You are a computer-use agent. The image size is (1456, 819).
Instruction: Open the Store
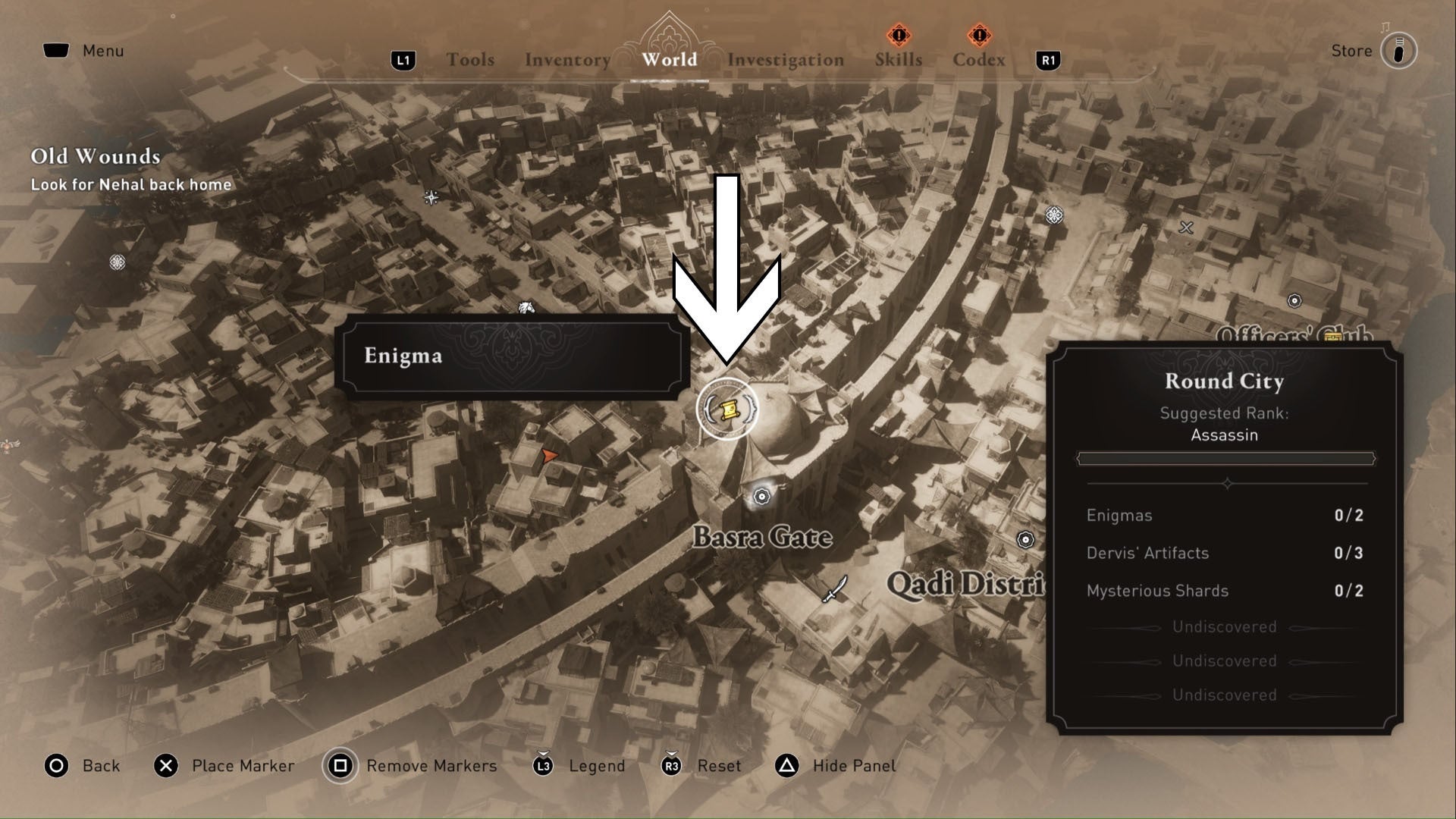[1353, 50]
